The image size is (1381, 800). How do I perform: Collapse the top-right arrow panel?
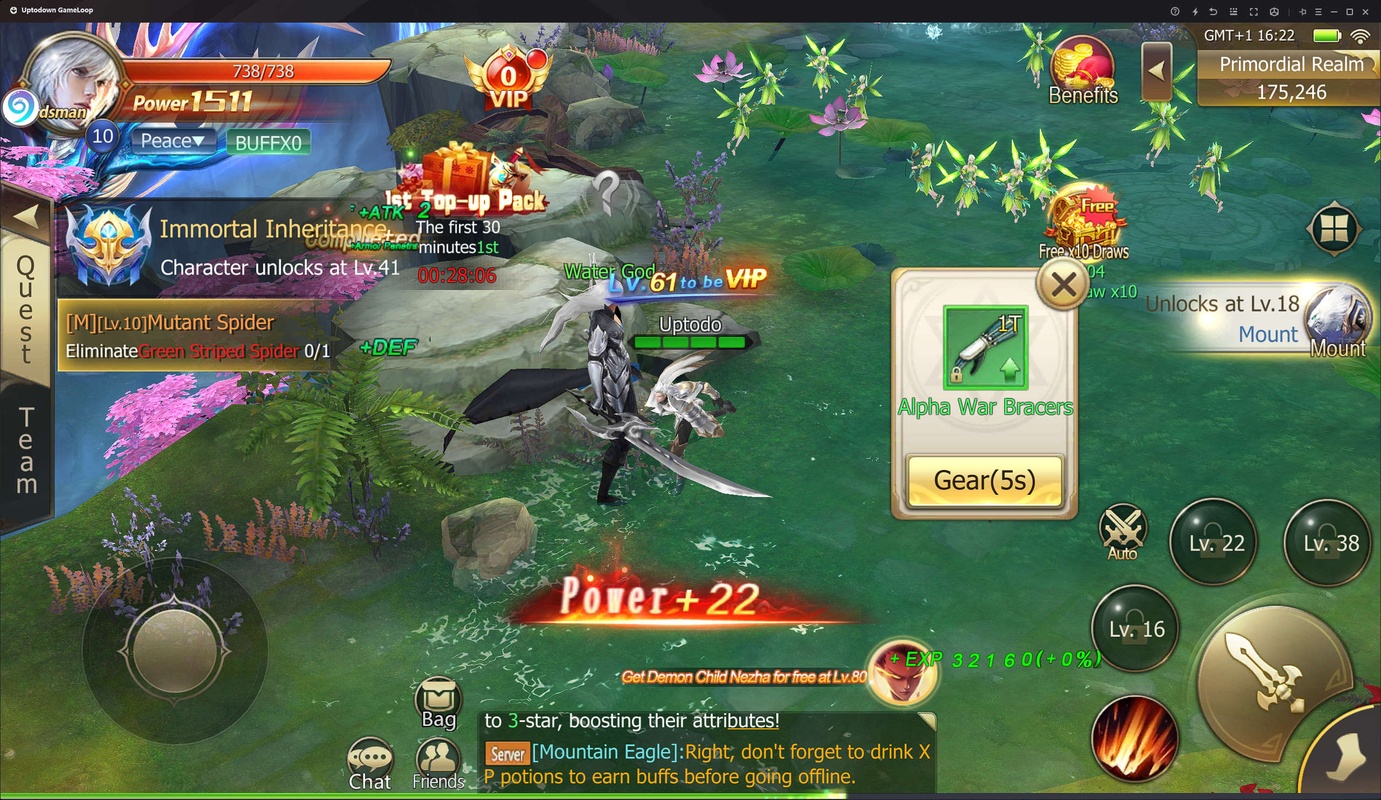pos(1157,71)
